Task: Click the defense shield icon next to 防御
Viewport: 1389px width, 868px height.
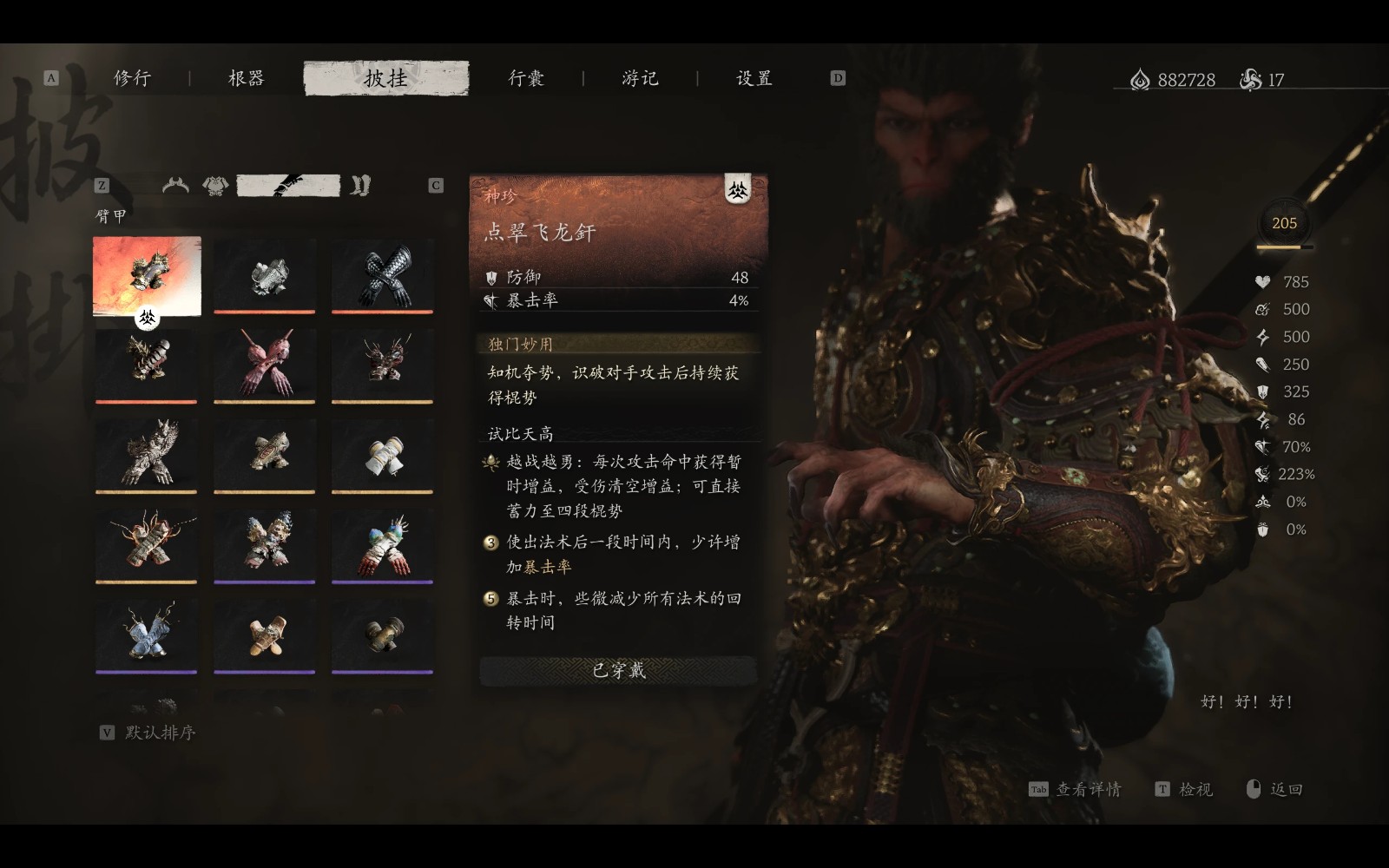Action: pyautogui.click(x=491, y=277)
